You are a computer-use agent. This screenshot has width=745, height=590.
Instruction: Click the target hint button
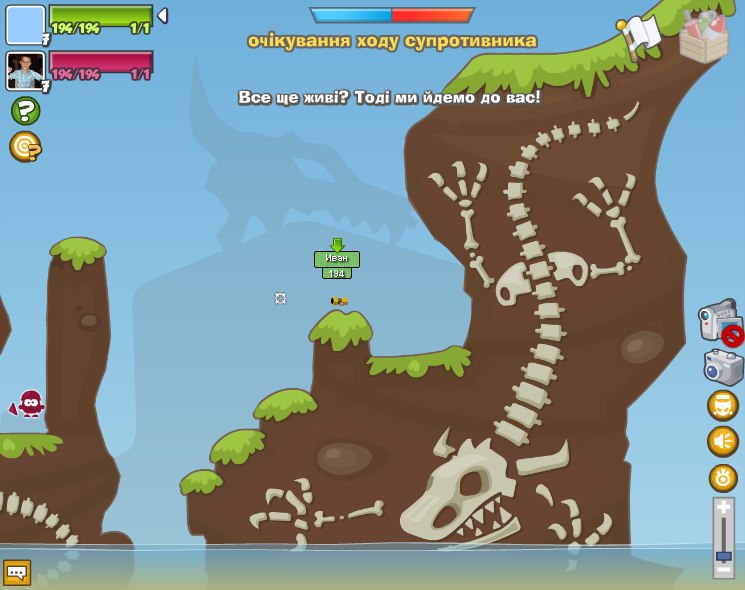coord(25,147)
